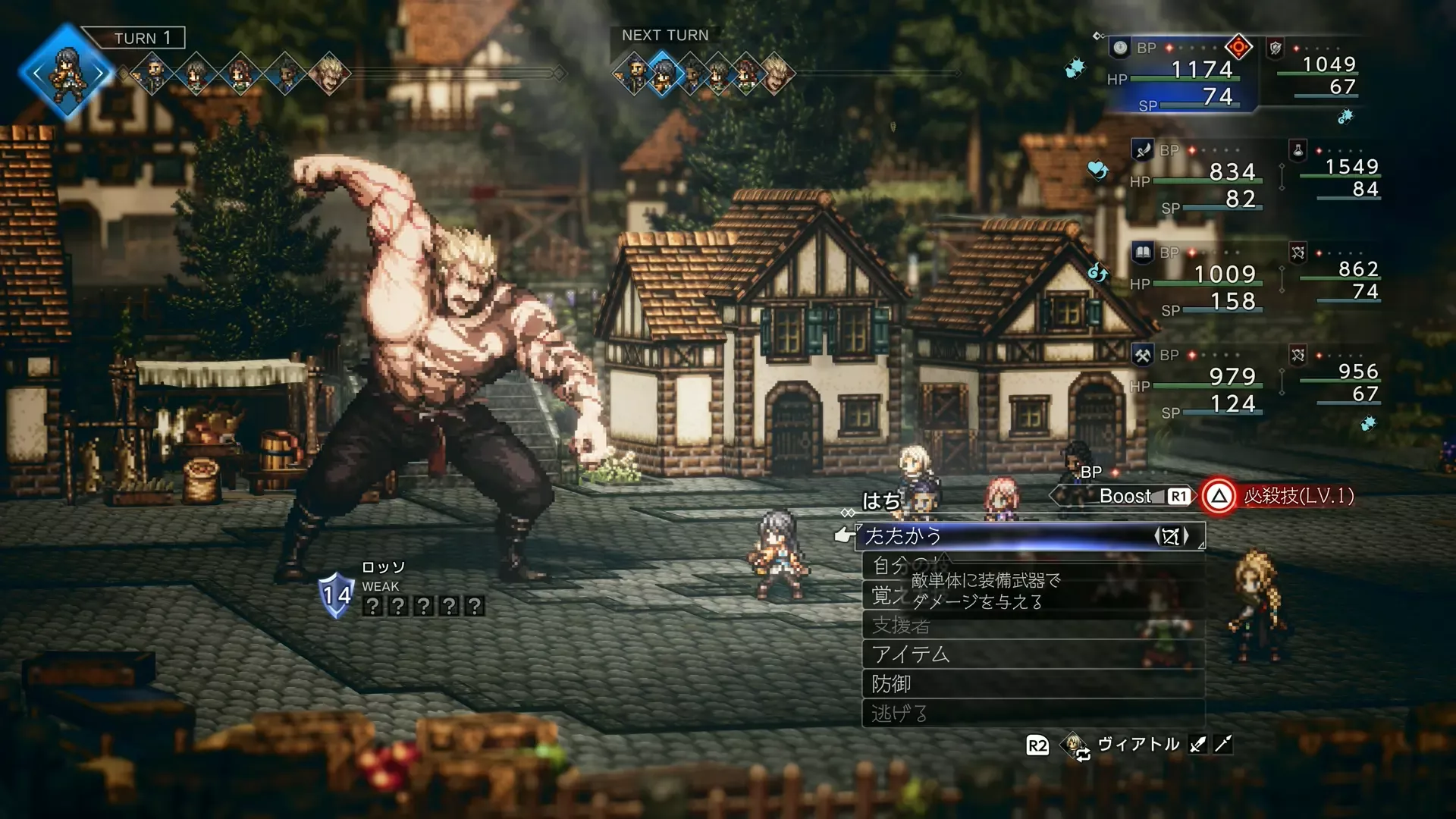
Task: Click the active character portrait beside TURN 1
Action: tap(67, 72)
